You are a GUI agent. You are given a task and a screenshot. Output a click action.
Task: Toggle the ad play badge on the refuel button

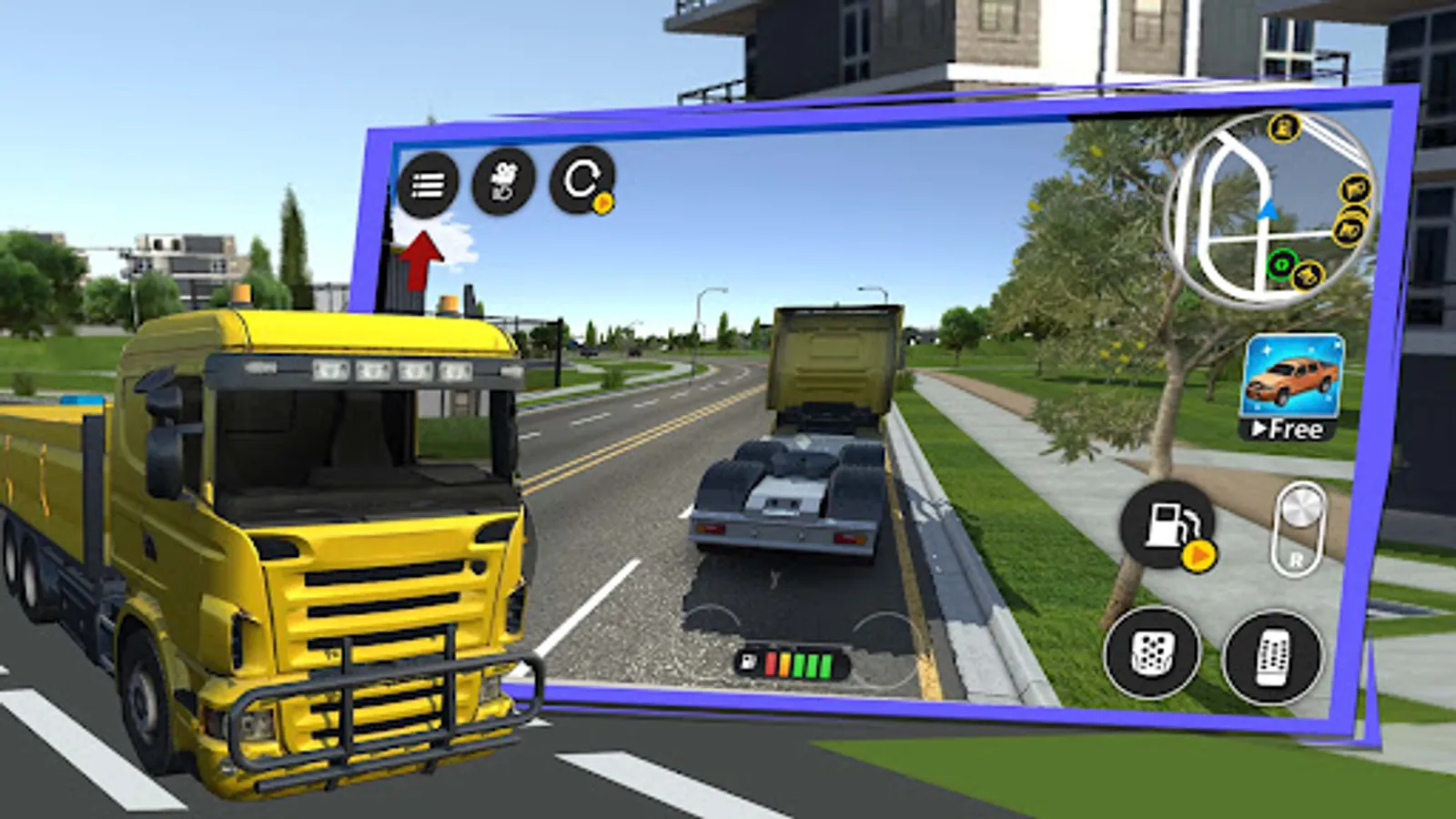pyautogui.click(x=1198, y=555)
